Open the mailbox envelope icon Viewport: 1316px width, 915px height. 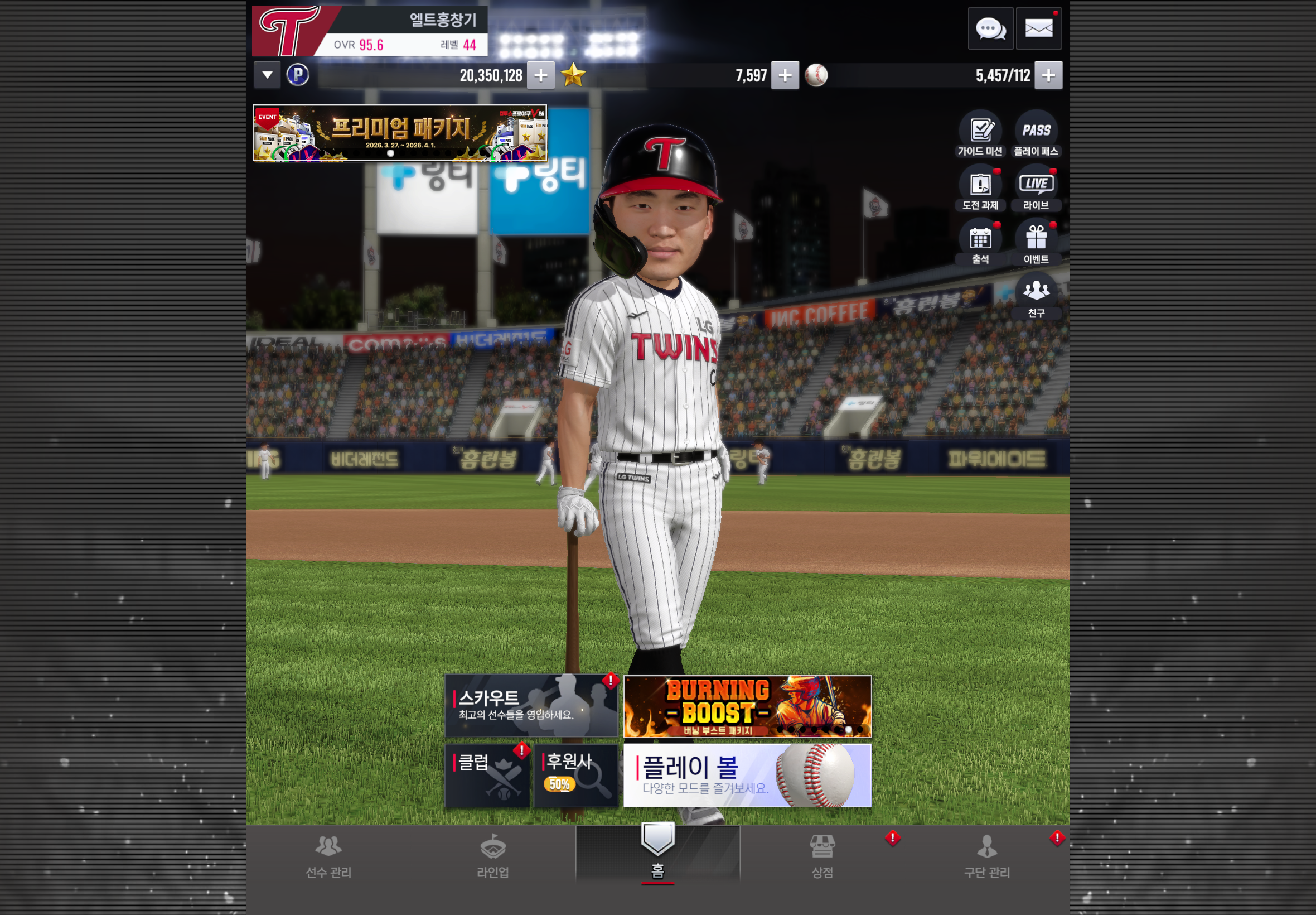[1038, 28]
